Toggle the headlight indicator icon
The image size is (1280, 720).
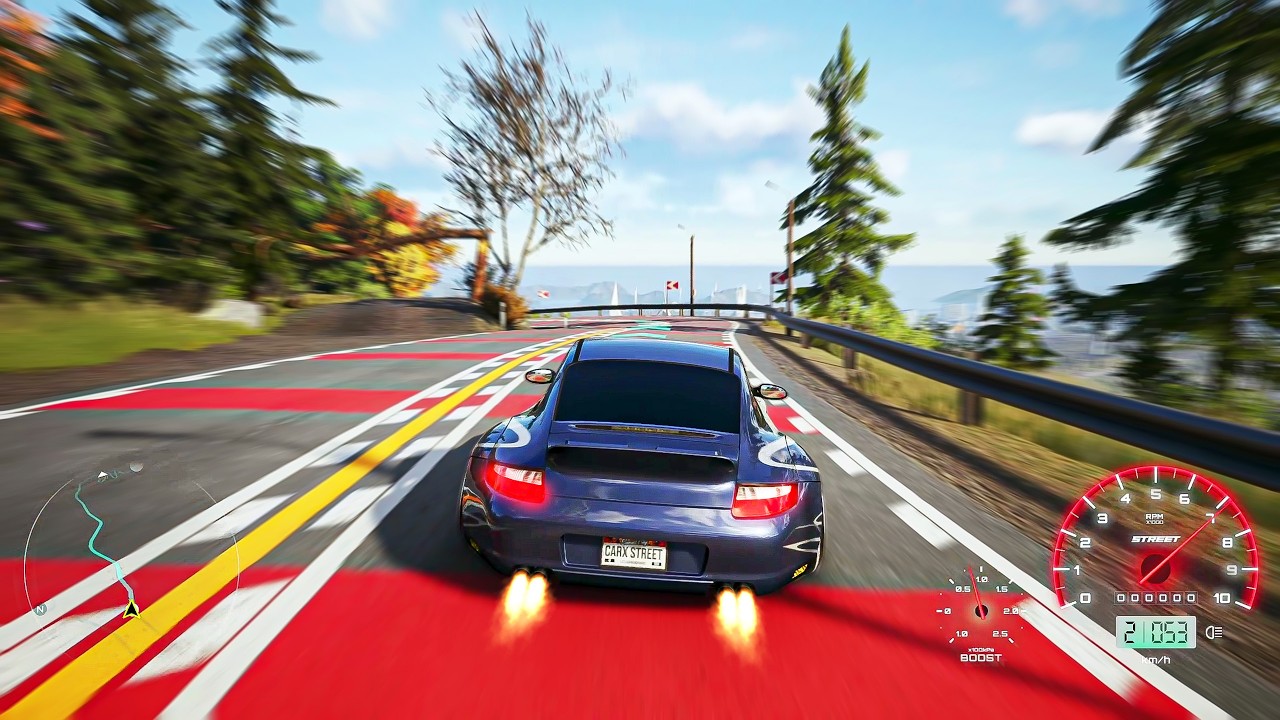[1214, 632]
